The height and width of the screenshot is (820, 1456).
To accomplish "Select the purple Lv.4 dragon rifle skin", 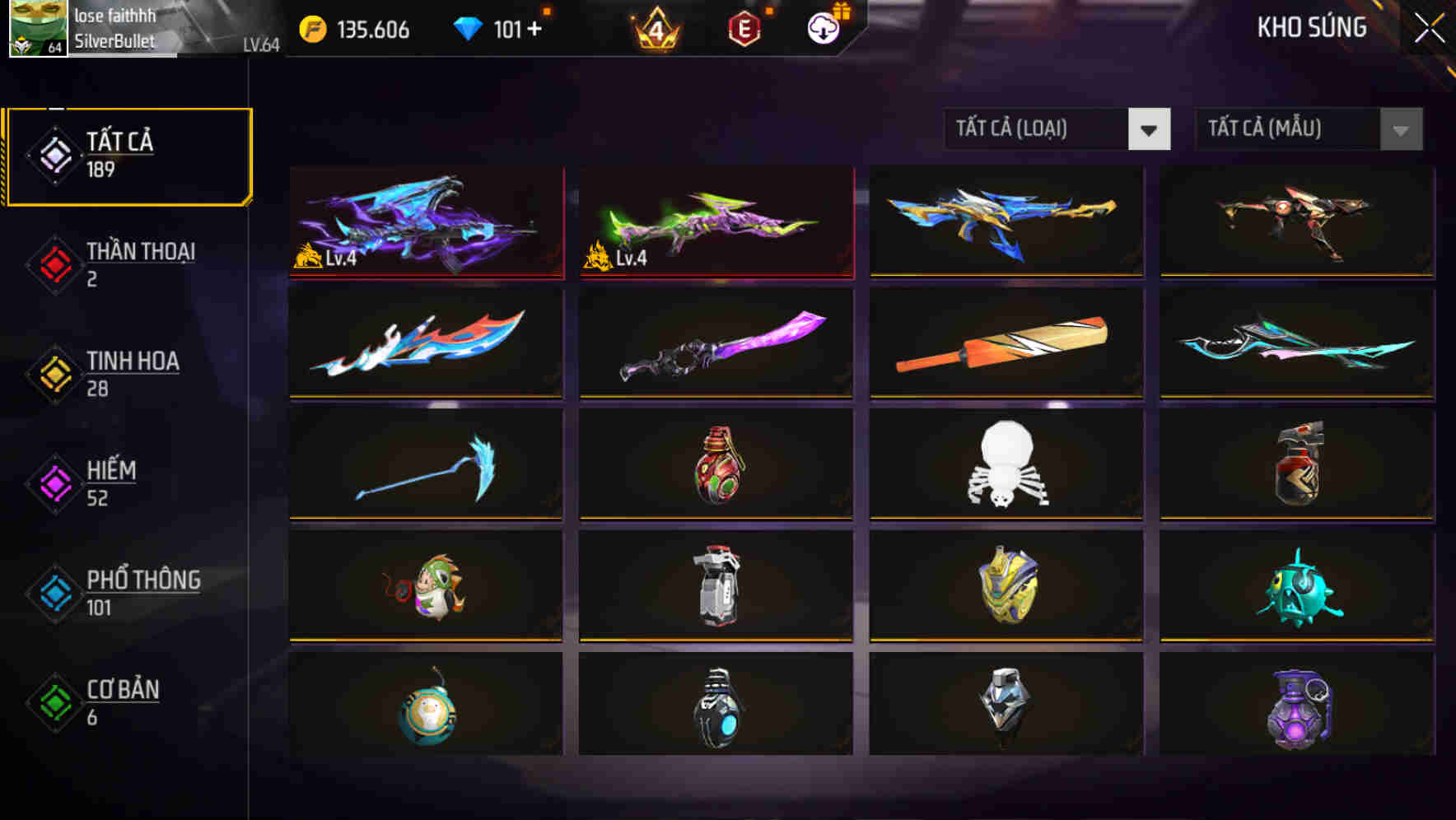I will click(425, 222).
